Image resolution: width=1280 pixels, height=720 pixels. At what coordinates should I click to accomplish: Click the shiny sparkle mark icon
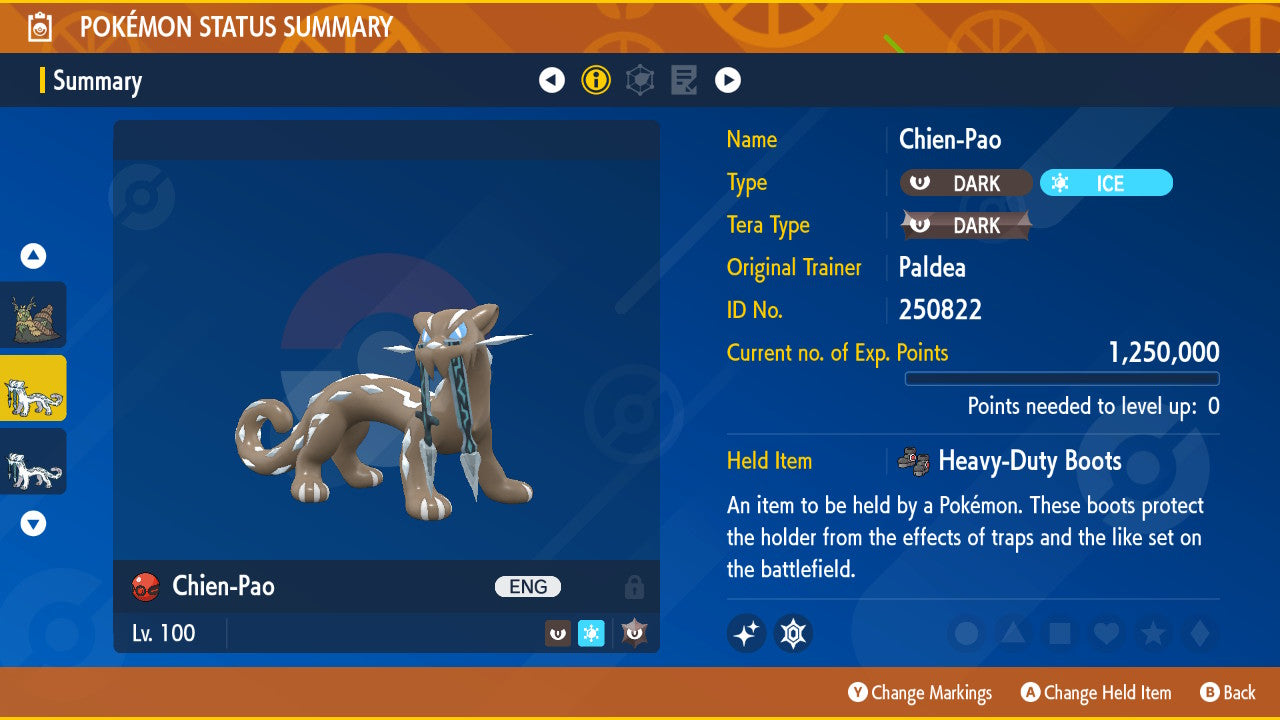(x=746, y=633)
